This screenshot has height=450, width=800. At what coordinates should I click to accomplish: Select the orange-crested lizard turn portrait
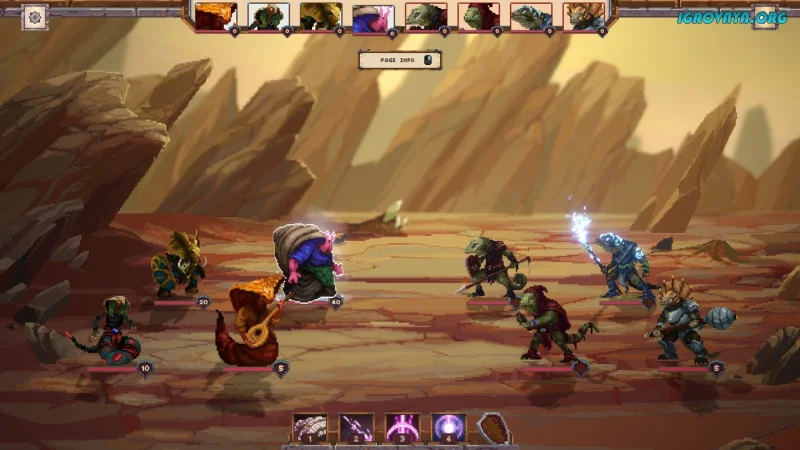583,16
